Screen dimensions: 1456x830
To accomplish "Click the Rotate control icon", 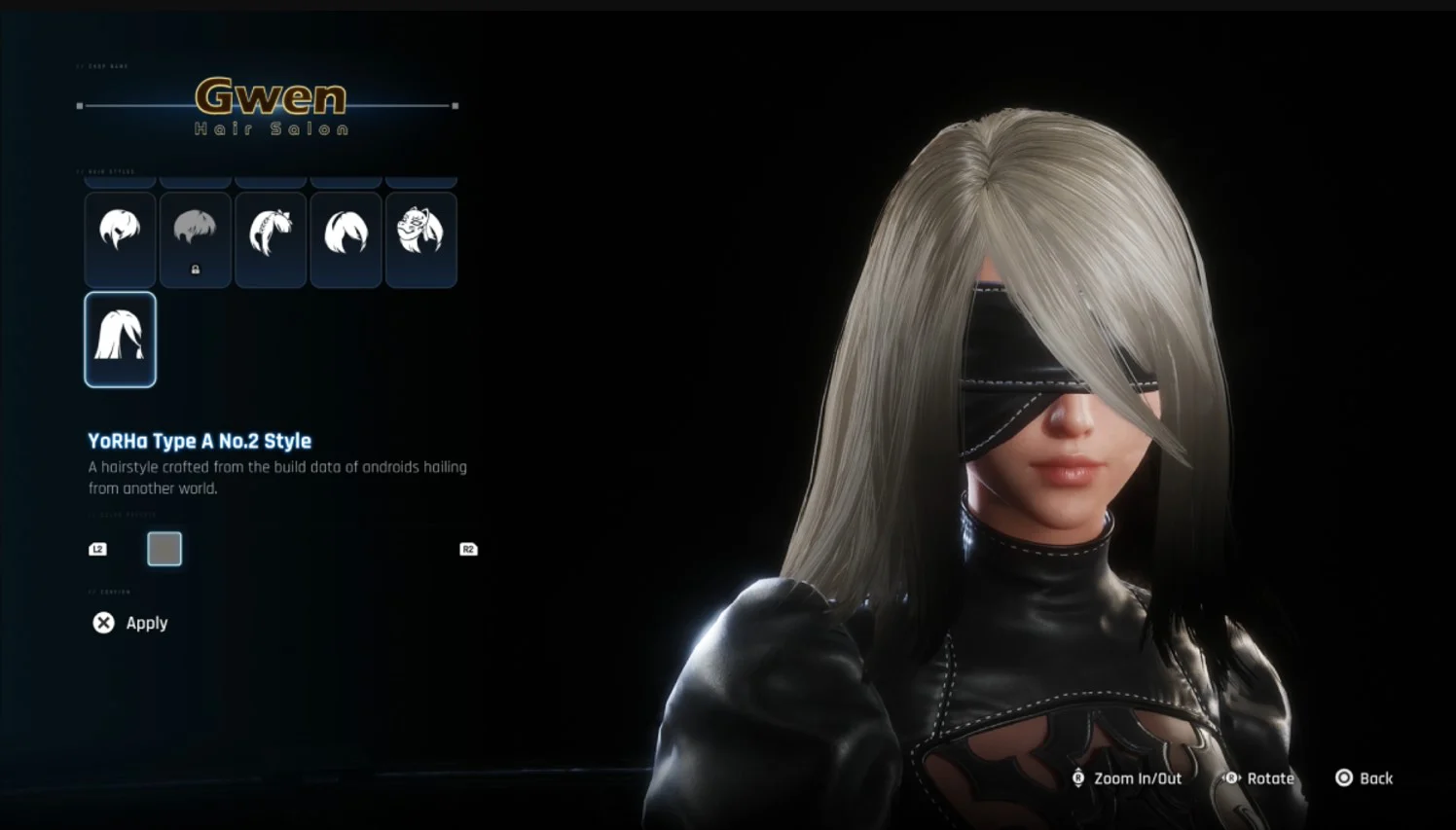I will [1230, 778].
